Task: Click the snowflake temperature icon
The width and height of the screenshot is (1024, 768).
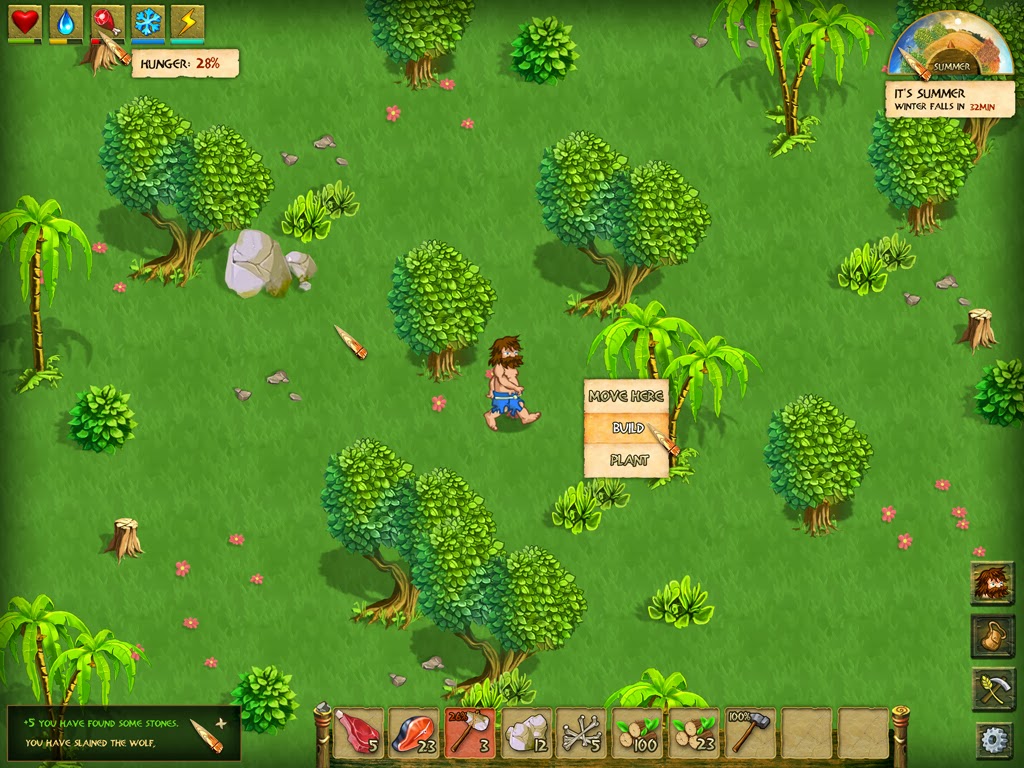Action: 148,22
